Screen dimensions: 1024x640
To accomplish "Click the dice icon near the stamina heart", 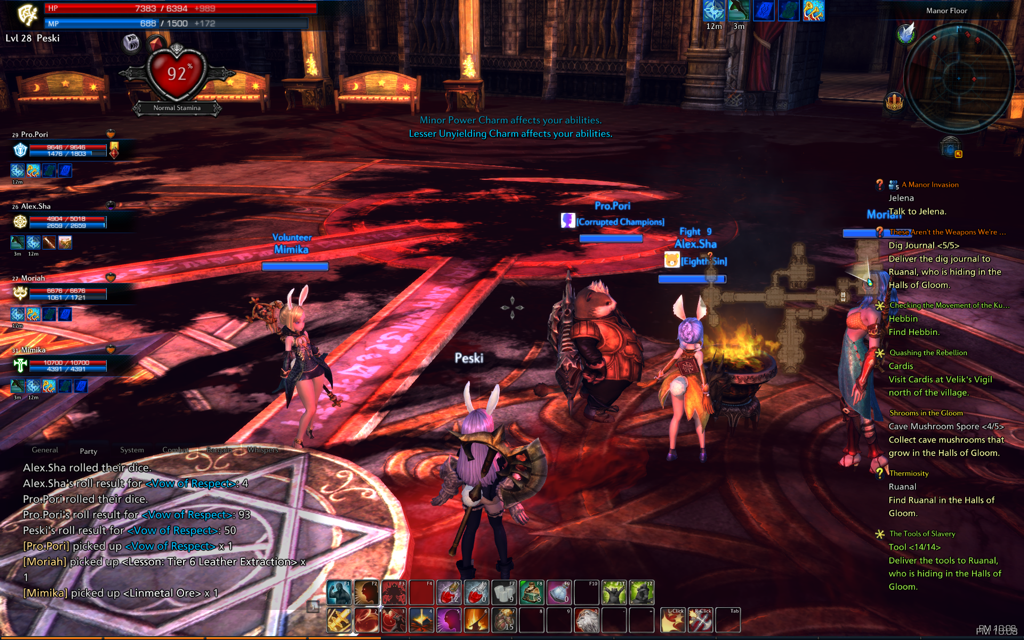I will [x=131, y=43].
